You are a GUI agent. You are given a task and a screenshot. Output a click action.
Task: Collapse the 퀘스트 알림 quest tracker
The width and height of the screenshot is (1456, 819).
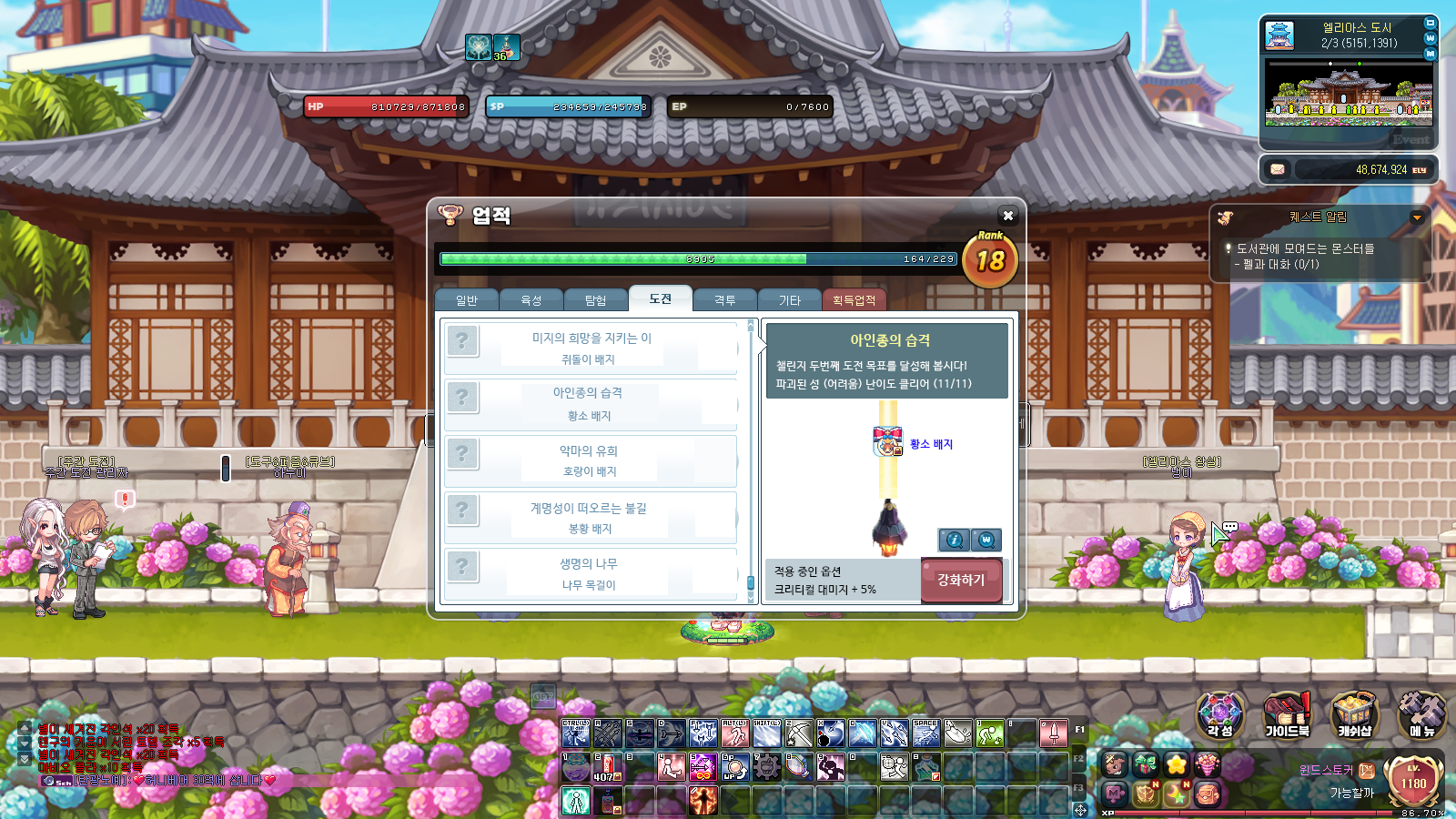click(1417, 217)
